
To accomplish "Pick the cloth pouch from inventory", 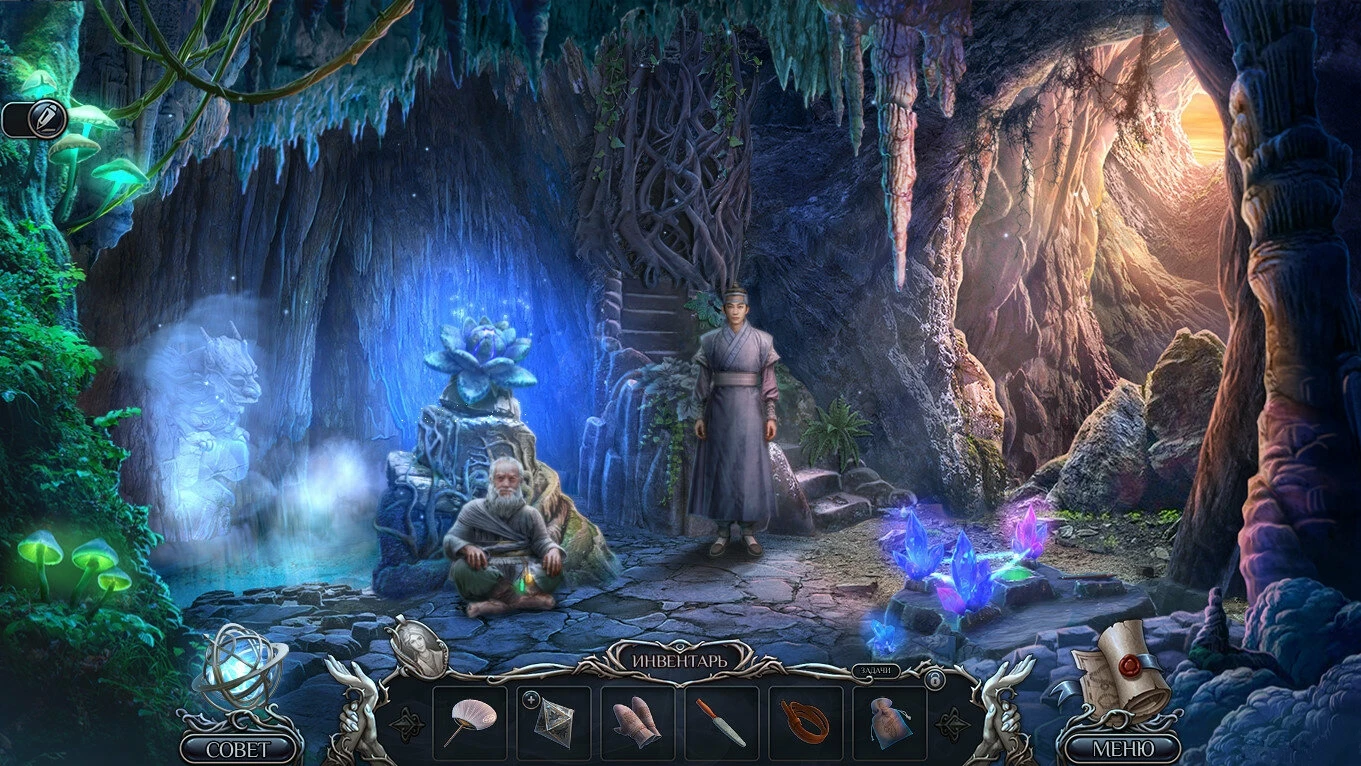I will 889,723.
